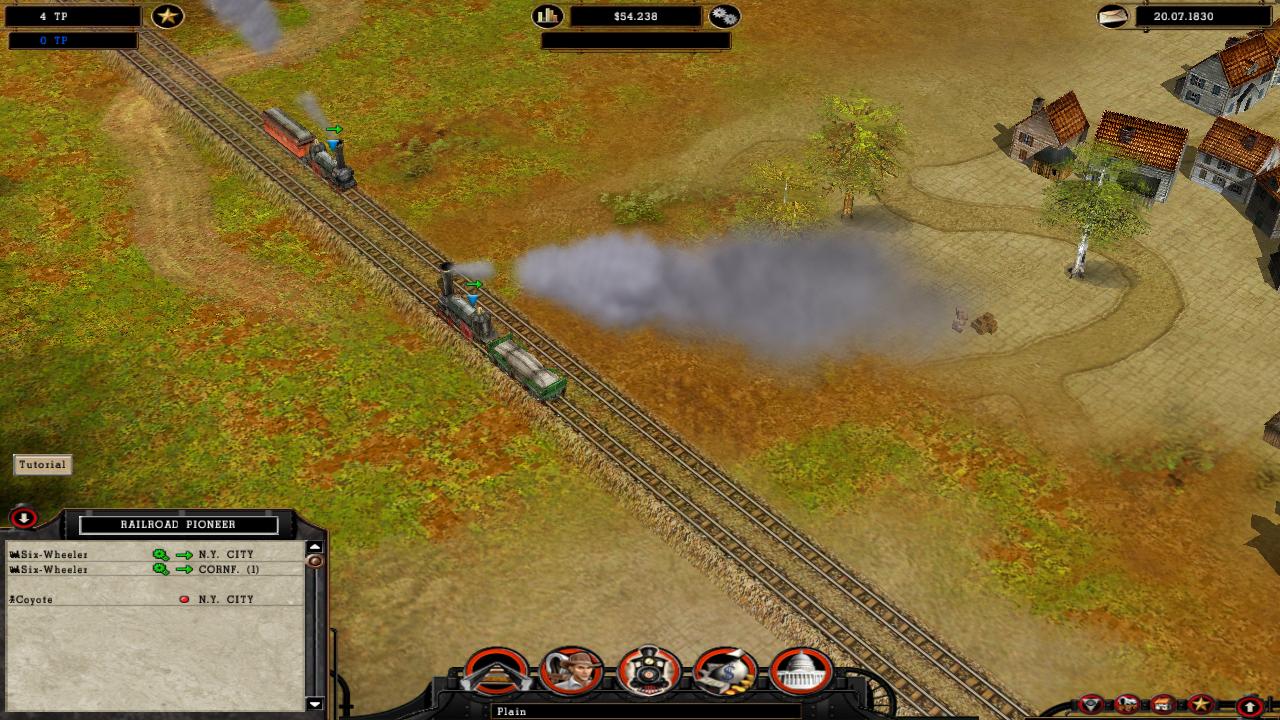Viewport: 1280px width, 720px height.
Task: Click the gears icon beside the money
Action: [724, 16]
